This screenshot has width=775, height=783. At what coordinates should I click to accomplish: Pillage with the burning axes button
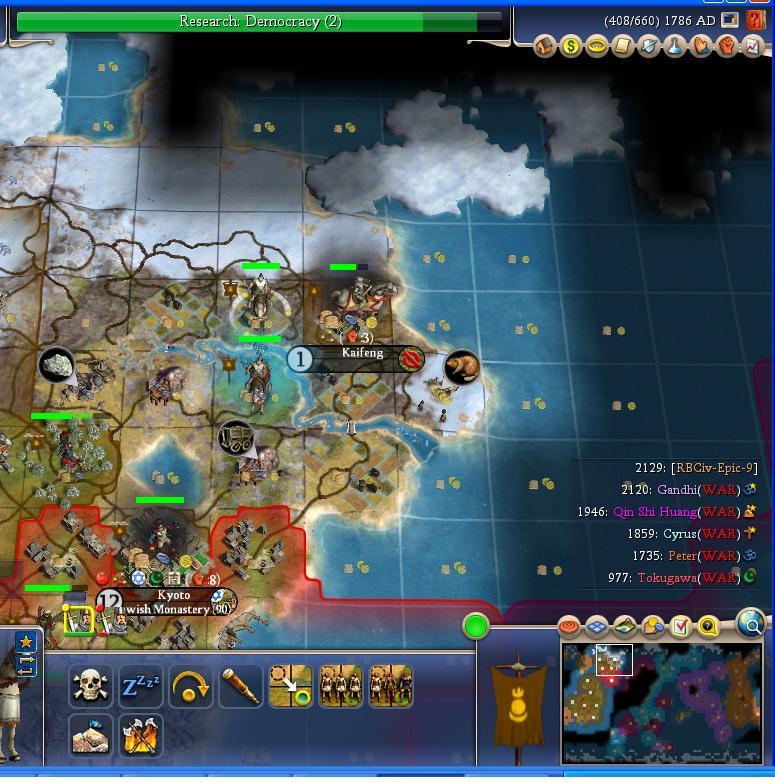click(141, 735)
